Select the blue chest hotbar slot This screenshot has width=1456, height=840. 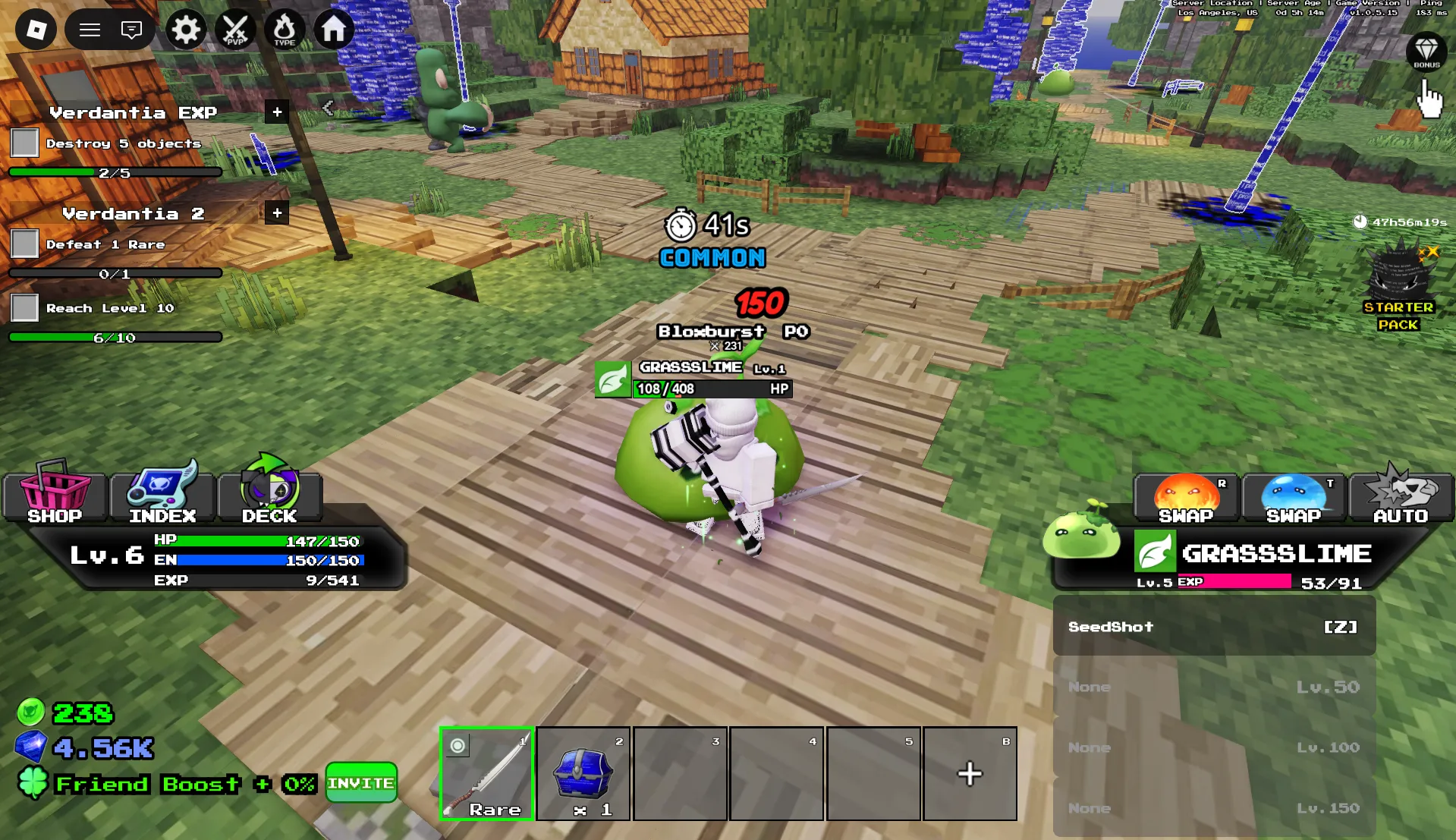pos(583,773)
